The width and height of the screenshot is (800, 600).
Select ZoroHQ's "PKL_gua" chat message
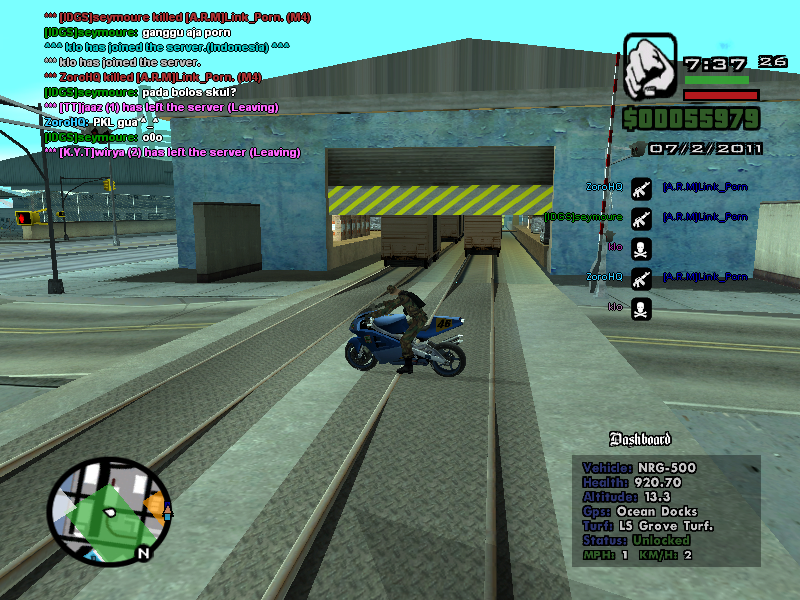coord(103,122)
